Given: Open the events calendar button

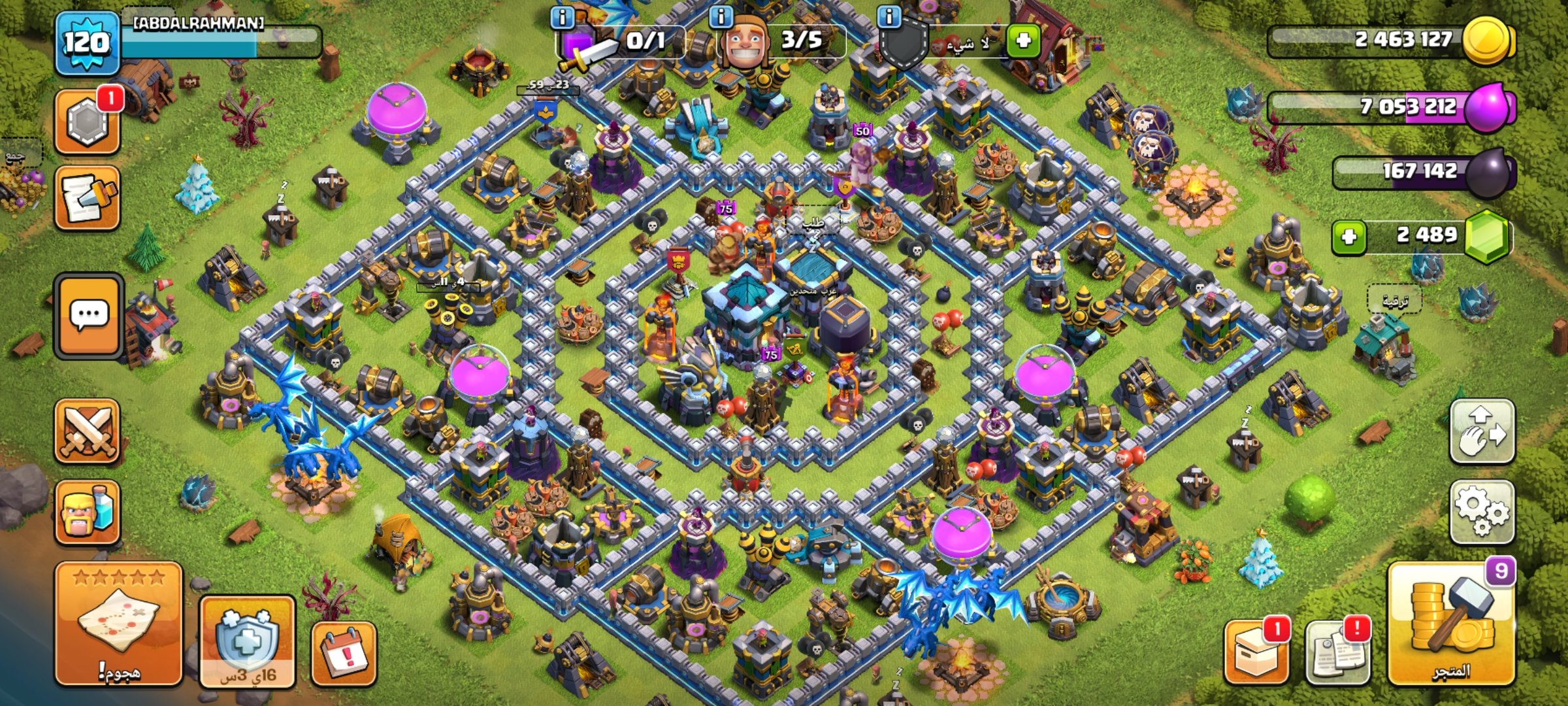Looking at the screenshot, I should [x=344, y=653].
